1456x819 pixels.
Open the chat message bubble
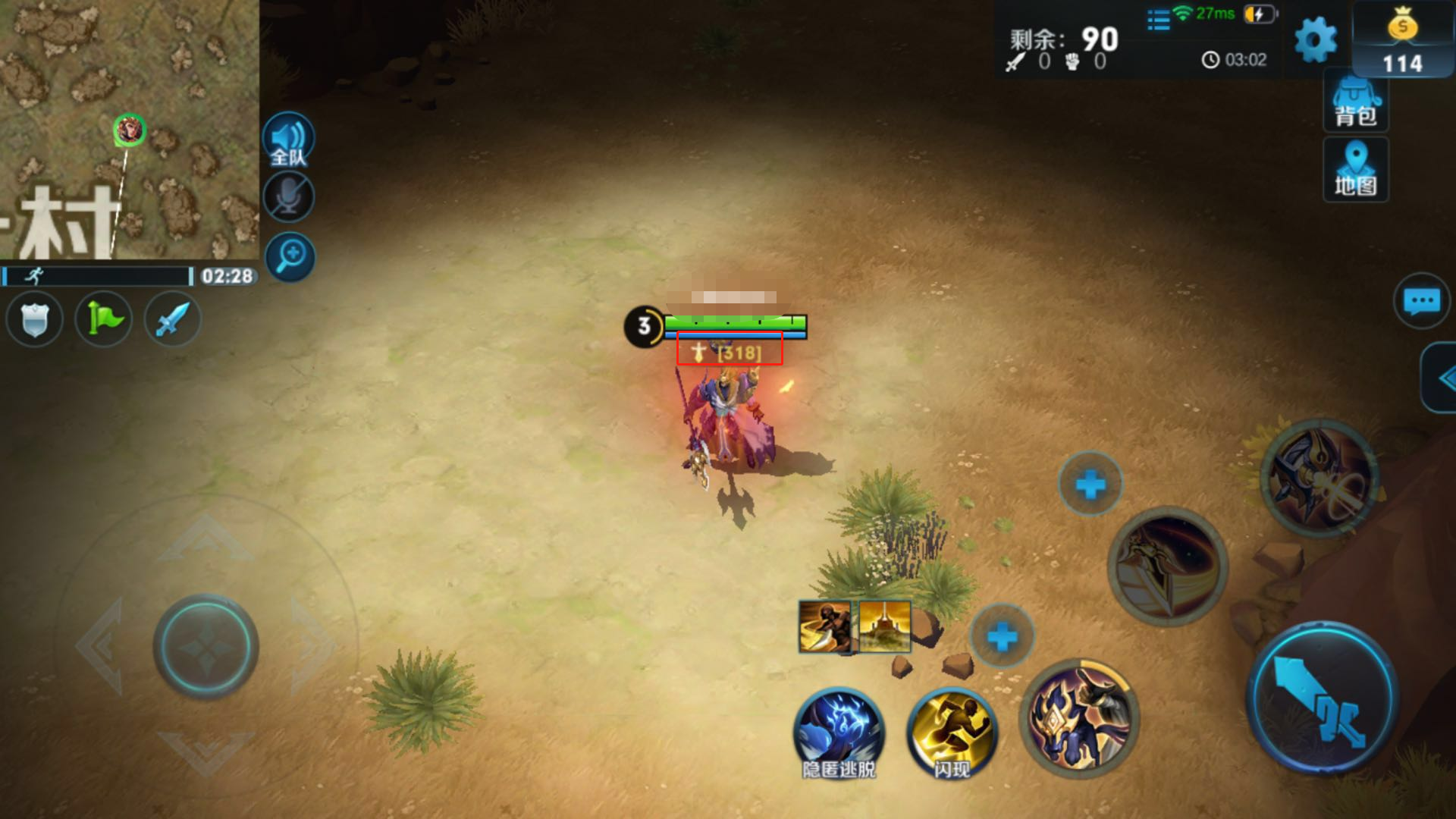[x=1422, y=301]
